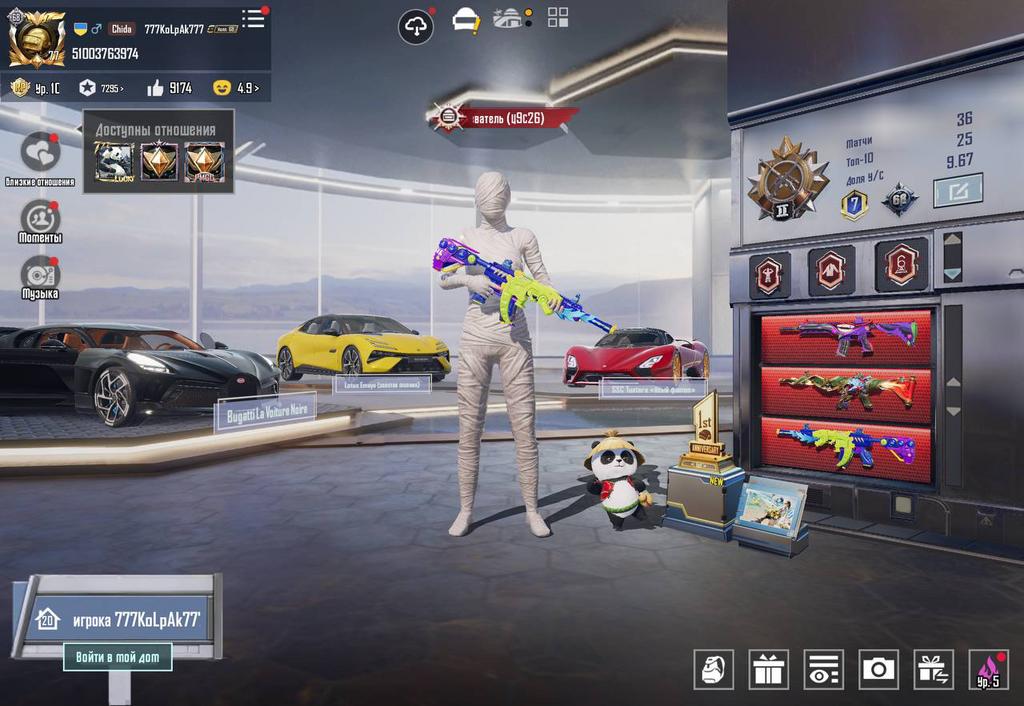Image resolution: width=1024 pixels, height=706 pixels.
Task: Open the Моменты section
Action: tap(40, 218)
